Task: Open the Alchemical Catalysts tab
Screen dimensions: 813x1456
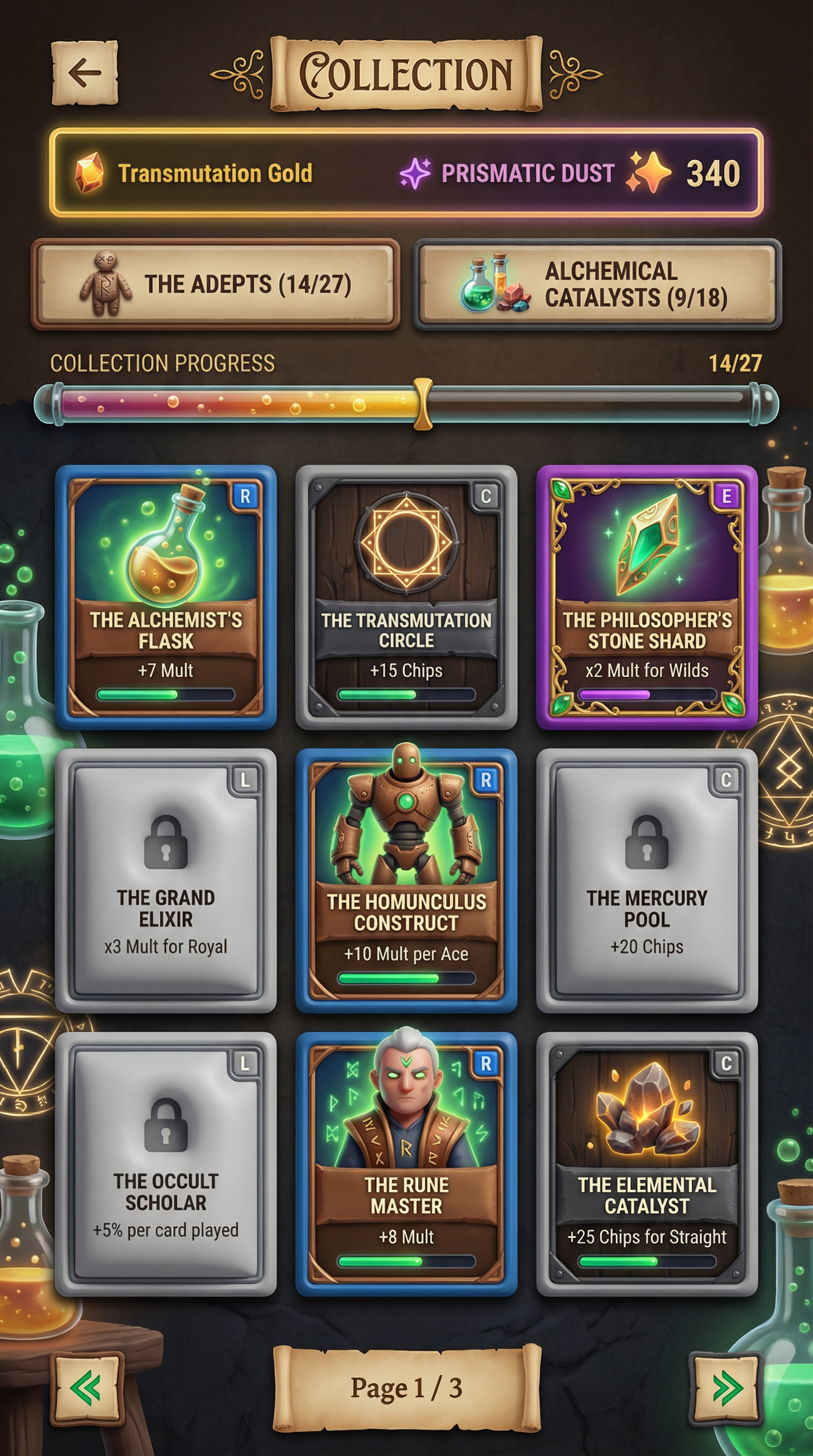Action: coord(598,284)
